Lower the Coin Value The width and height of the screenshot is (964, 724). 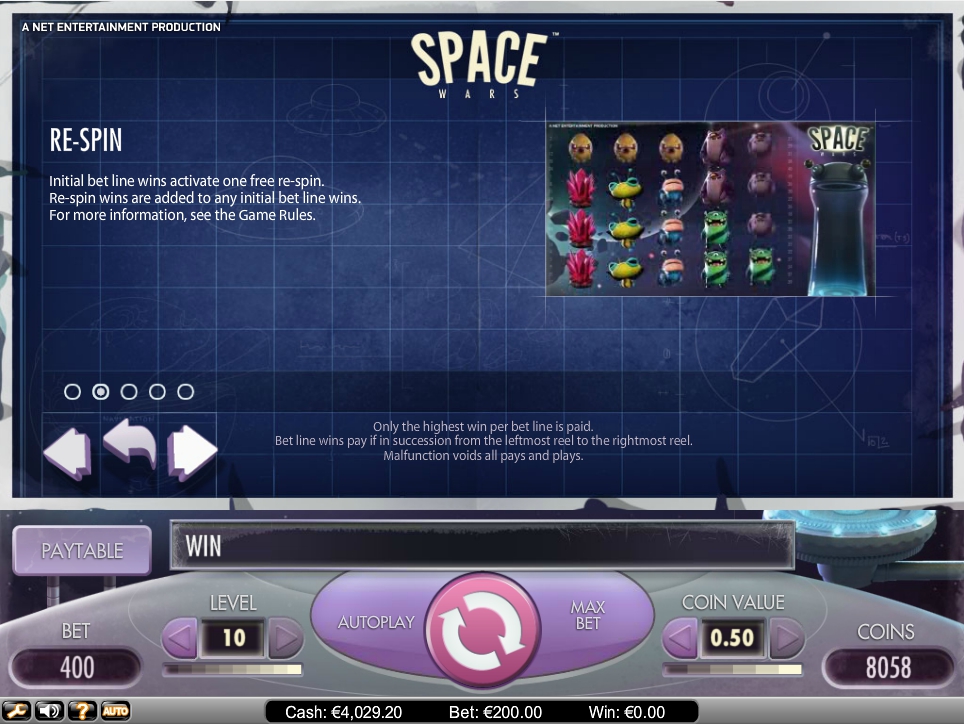pos(681,637)
